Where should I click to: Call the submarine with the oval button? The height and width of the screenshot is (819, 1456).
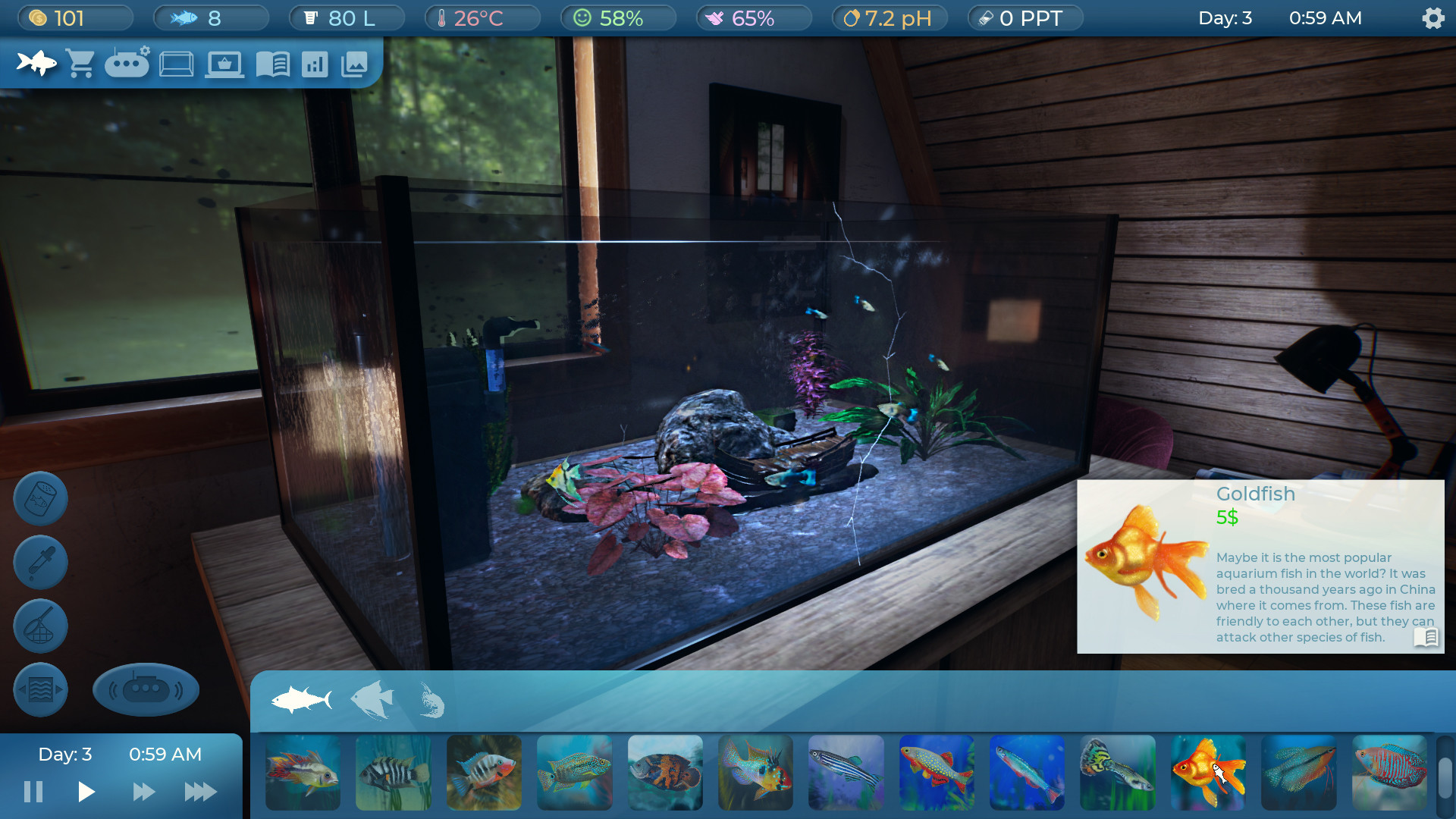146,689
